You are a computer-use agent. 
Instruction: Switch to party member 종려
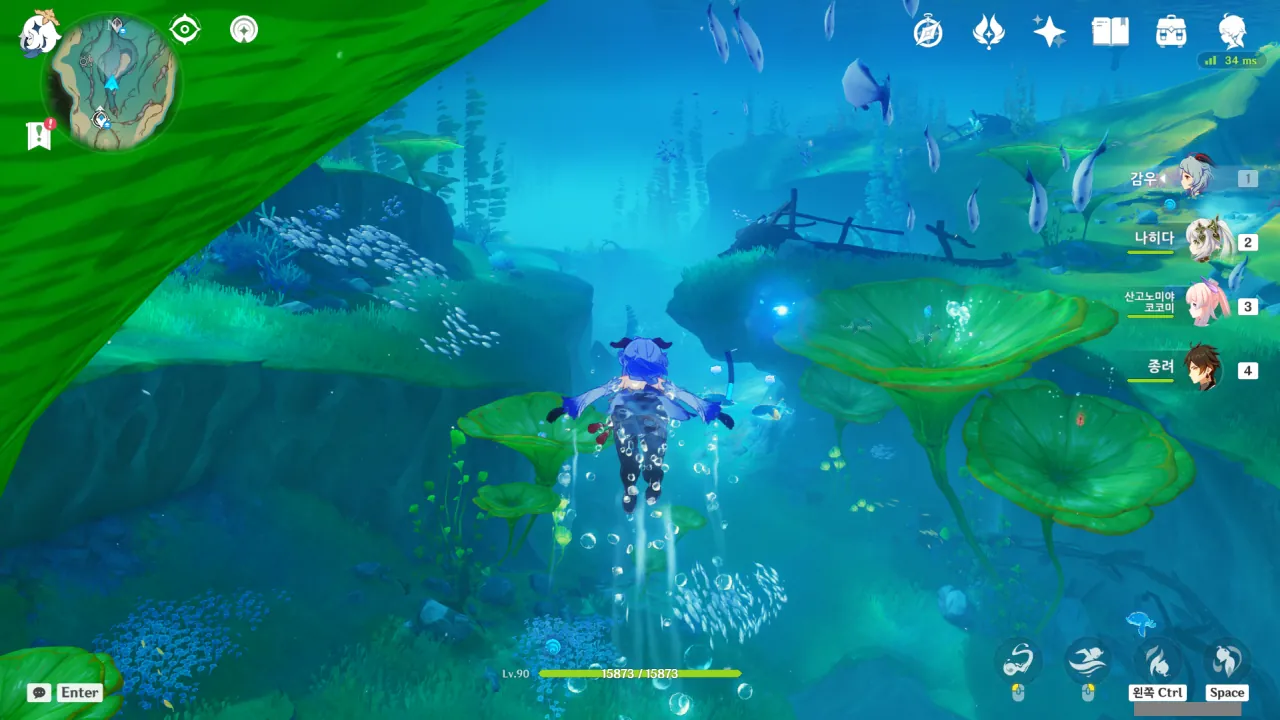click(1203, 369)
